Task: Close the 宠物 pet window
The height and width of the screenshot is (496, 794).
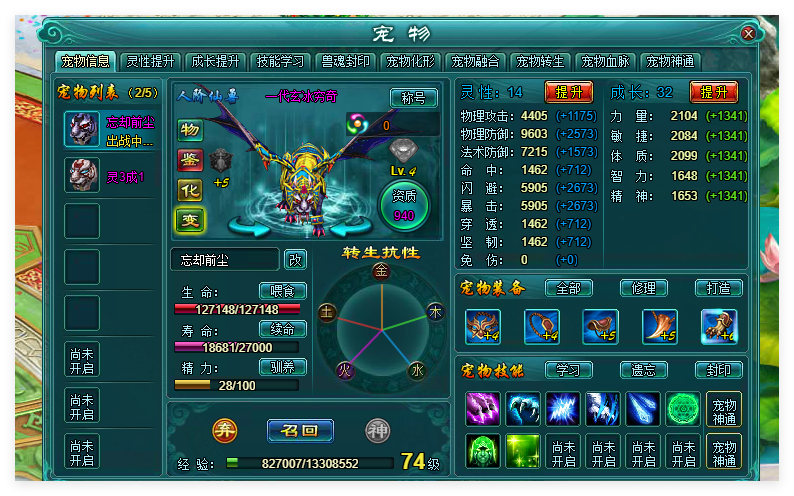Action: pyautogui.click(x=748, y=33)
